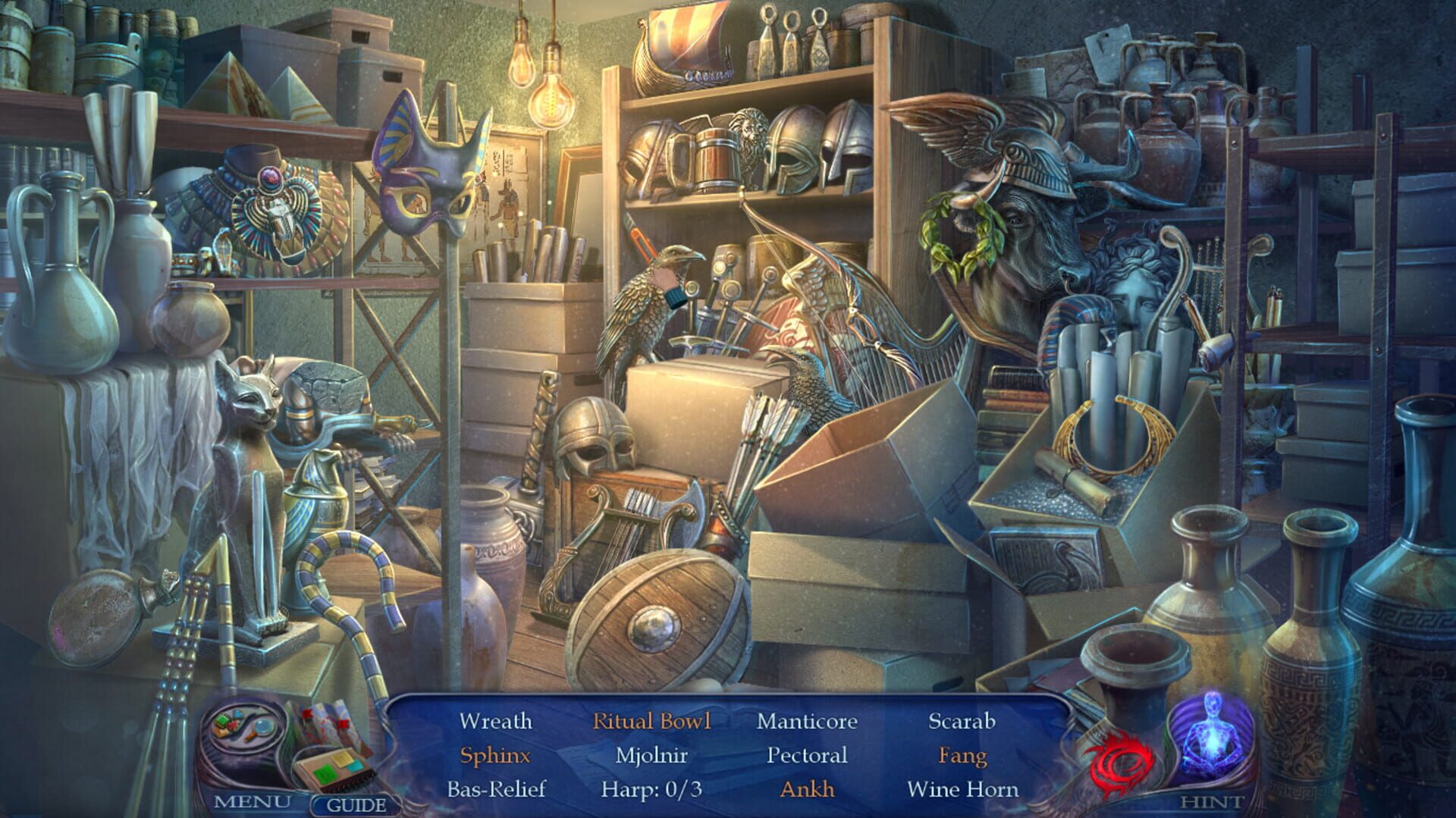Image resolution: width=1456 pixels, height=818 pixels.
Task: Select 'Wine Horn' in the list
Action: pos(961,791)
